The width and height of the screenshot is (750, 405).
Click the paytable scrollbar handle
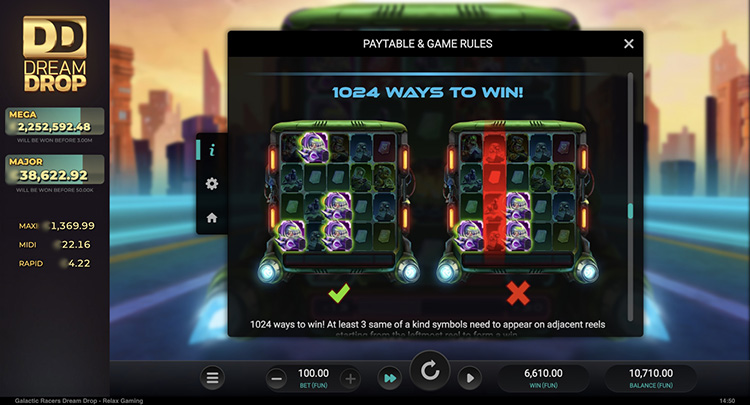(x=629, y=211)
